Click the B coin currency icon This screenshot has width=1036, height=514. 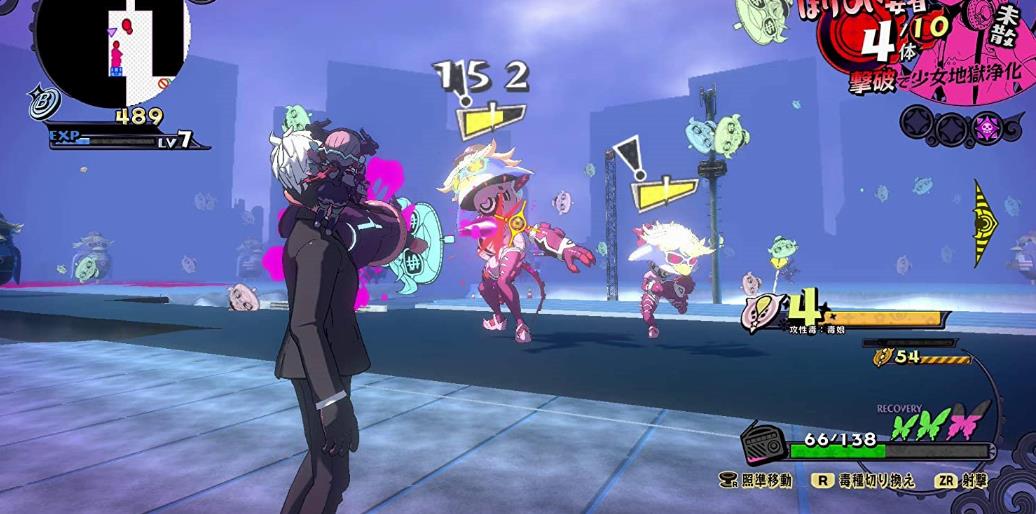coord(45,100)
